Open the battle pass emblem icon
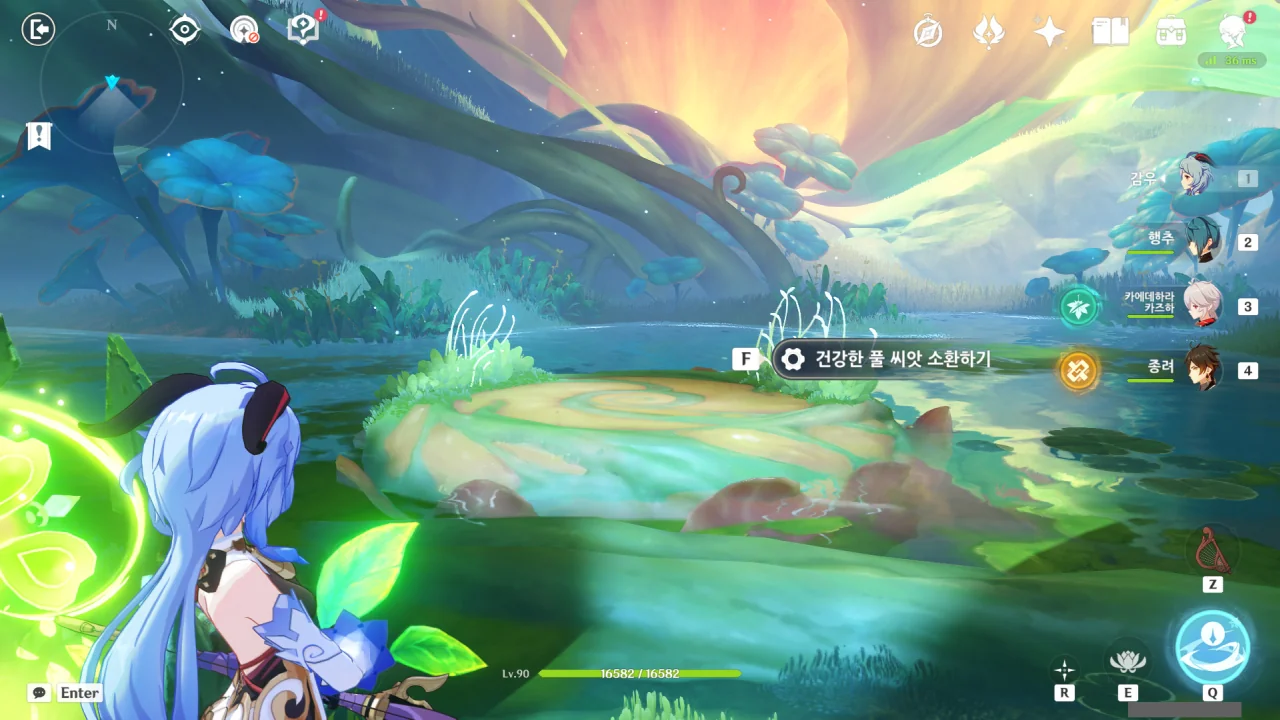Screen dimensions: 1280x720 tap(988, 33)
